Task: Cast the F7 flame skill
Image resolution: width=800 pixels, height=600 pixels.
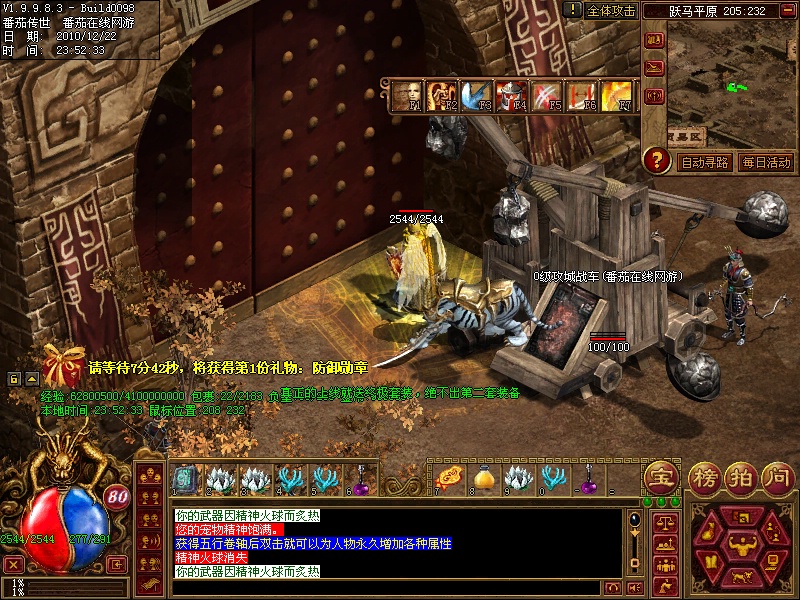Action: click(x=617, y=96)
